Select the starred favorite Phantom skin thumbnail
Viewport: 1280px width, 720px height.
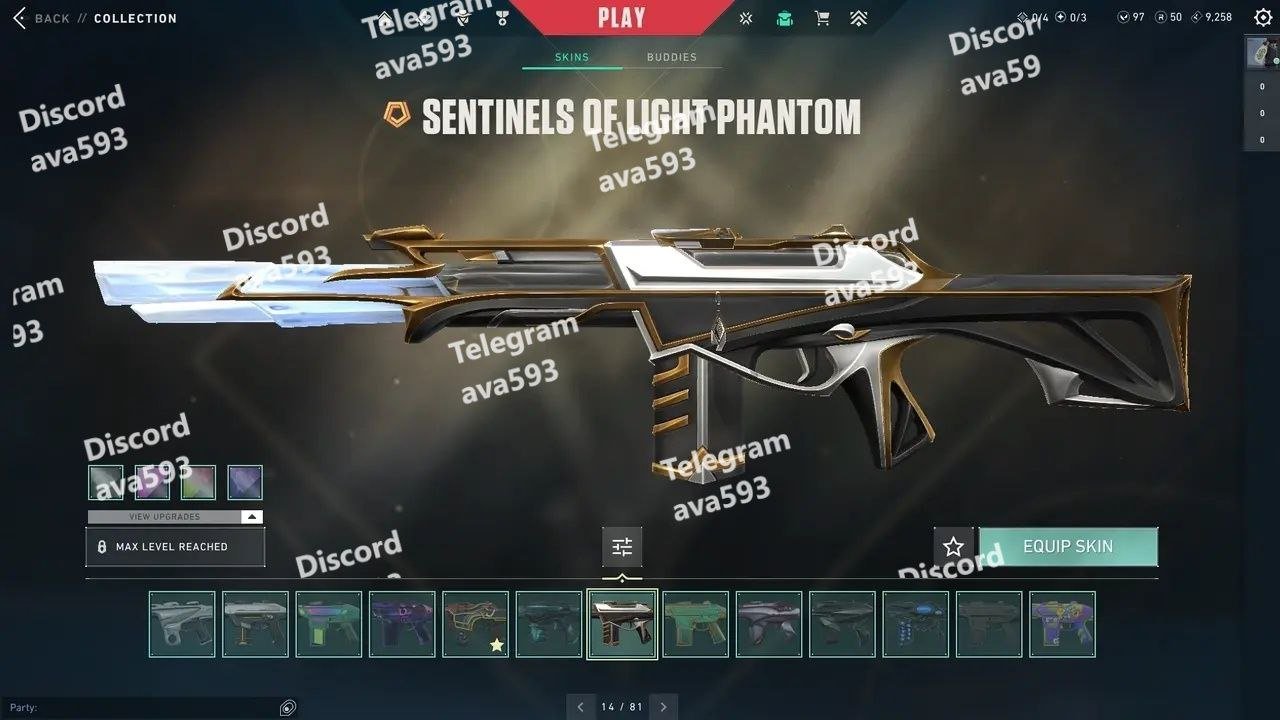coord(475,624)
